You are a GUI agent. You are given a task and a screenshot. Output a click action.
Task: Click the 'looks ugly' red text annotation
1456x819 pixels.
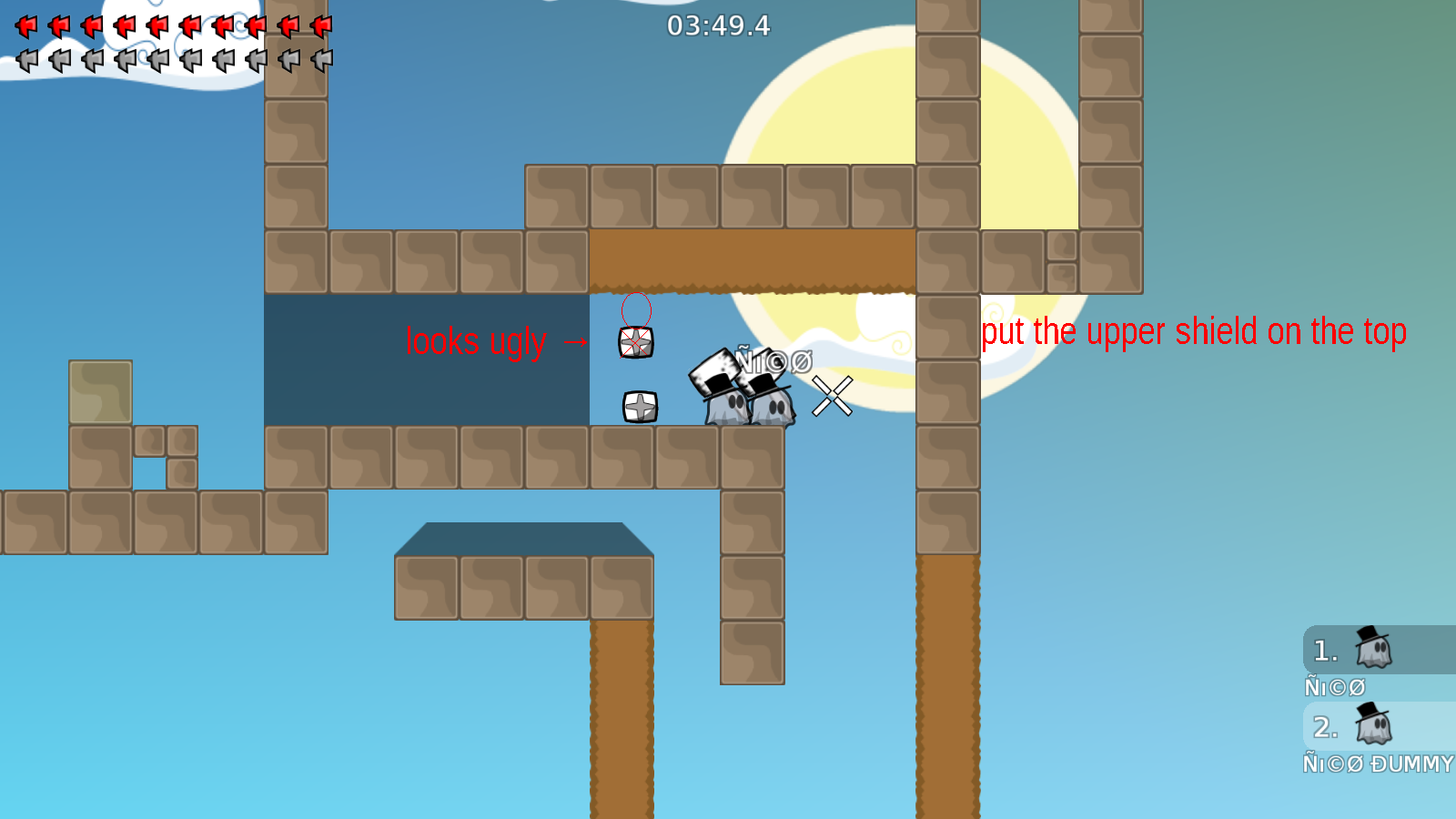coord(478,342)
